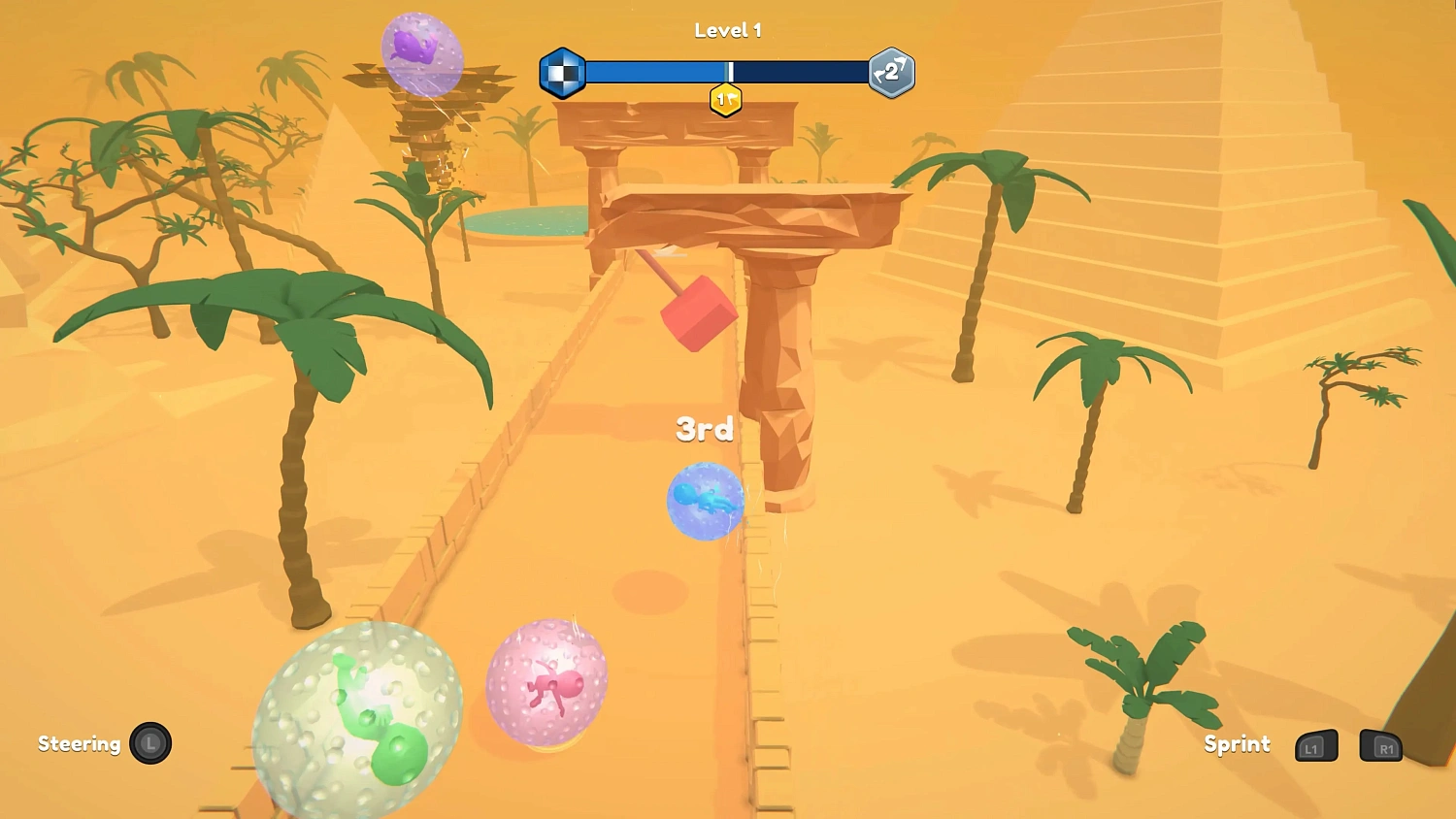Click the blue player bubble
1456x819 pixels.
pyautogui.click(x=706, y=502)
